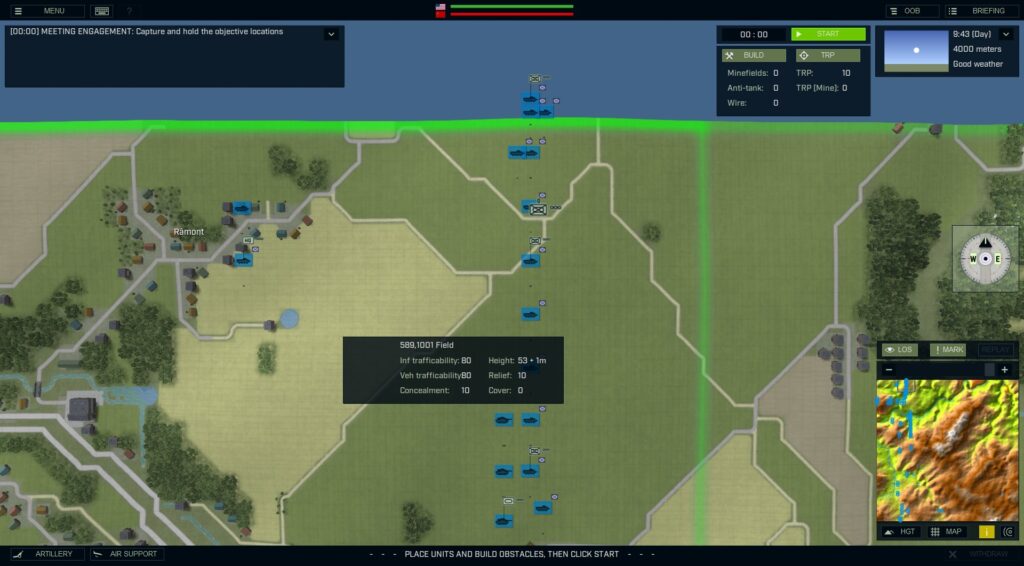Click the green START button
The width and height of the screenshot is (1024, 566).
pyautogui.click(x=828, y=34)
